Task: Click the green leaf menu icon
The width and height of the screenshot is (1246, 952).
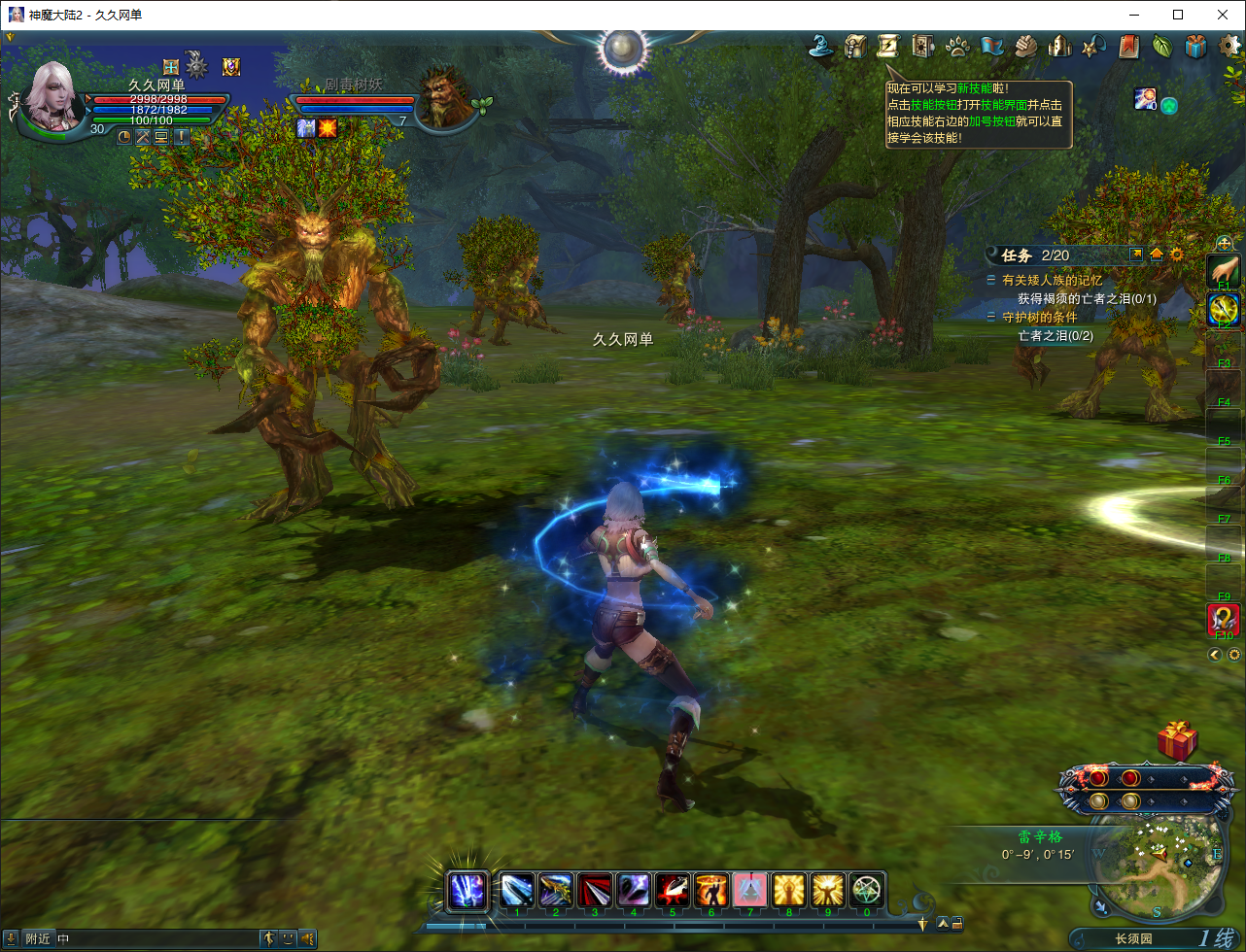Action: click(x=1161, y=46)
